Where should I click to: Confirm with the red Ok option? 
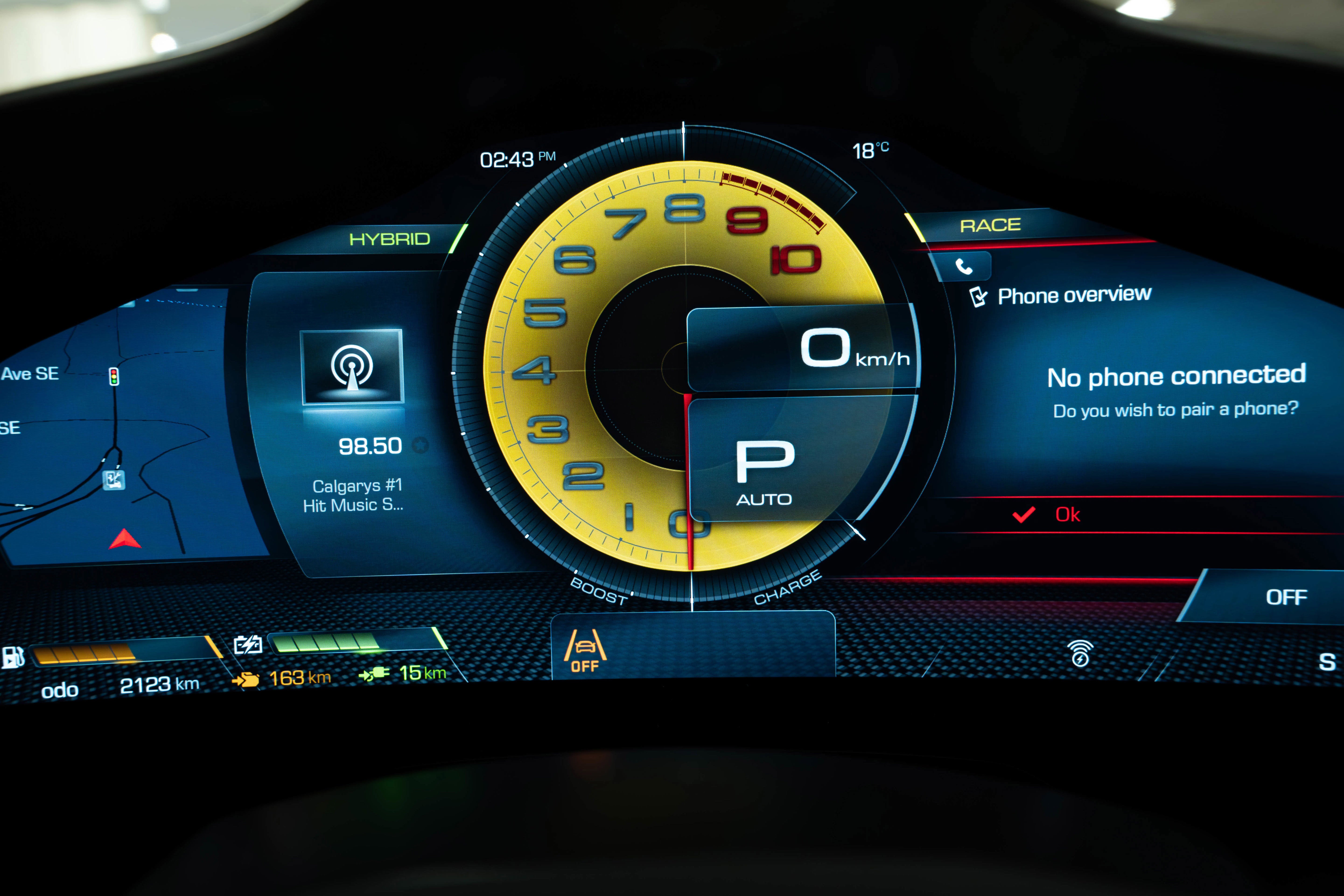point(1066,515)
